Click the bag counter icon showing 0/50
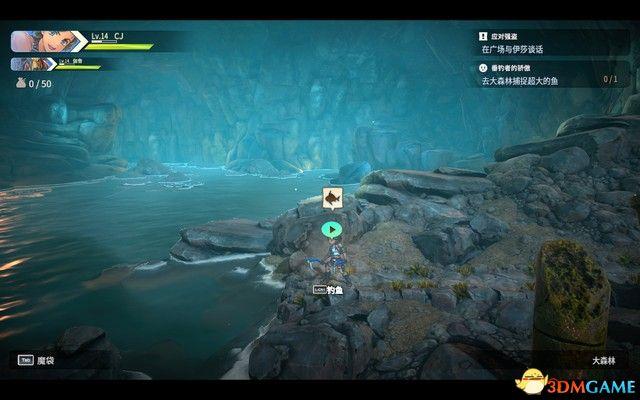 (x=19, y=84)
